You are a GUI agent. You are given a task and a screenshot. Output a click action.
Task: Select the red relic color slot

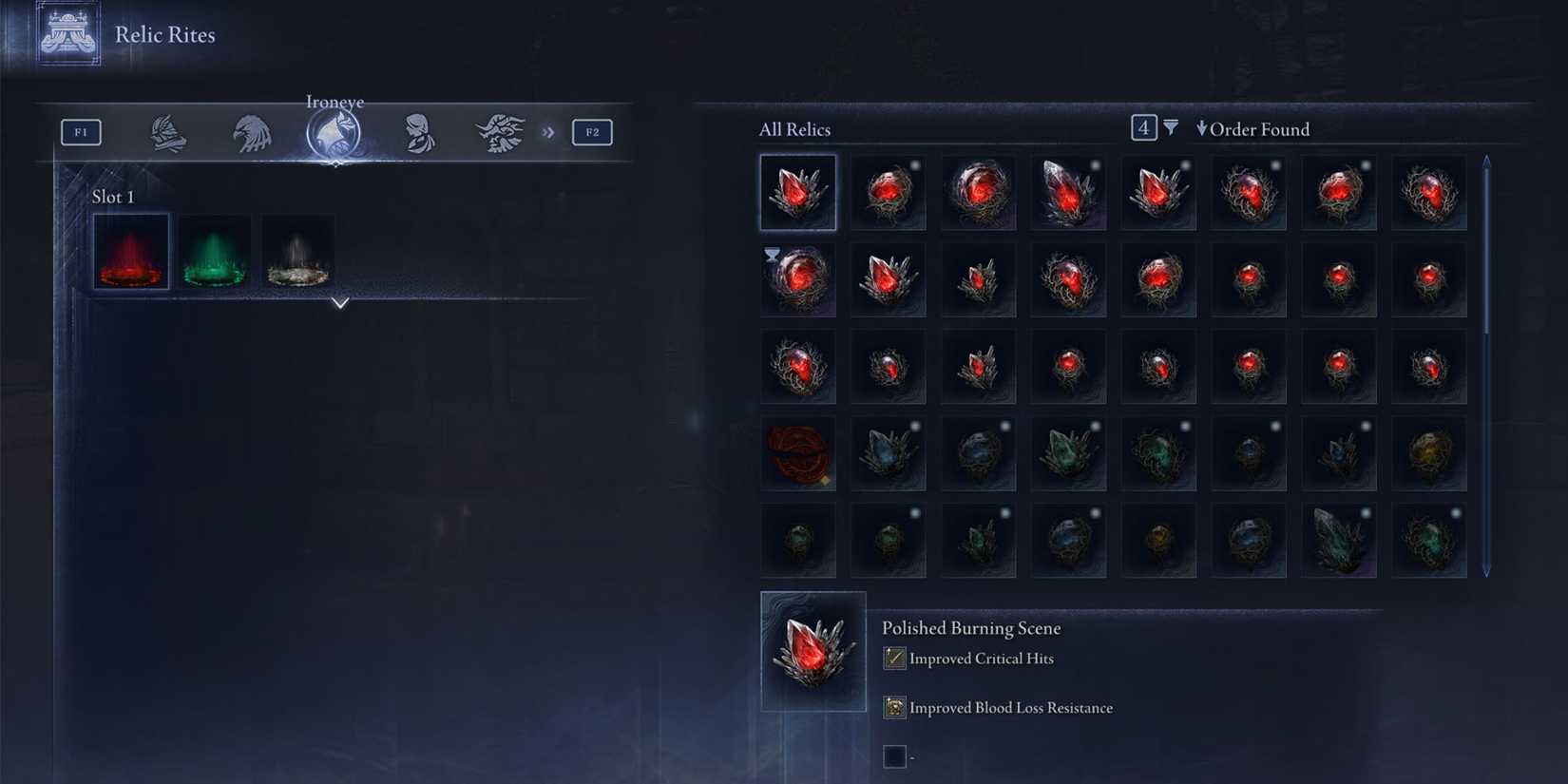(x=130, y=252)
